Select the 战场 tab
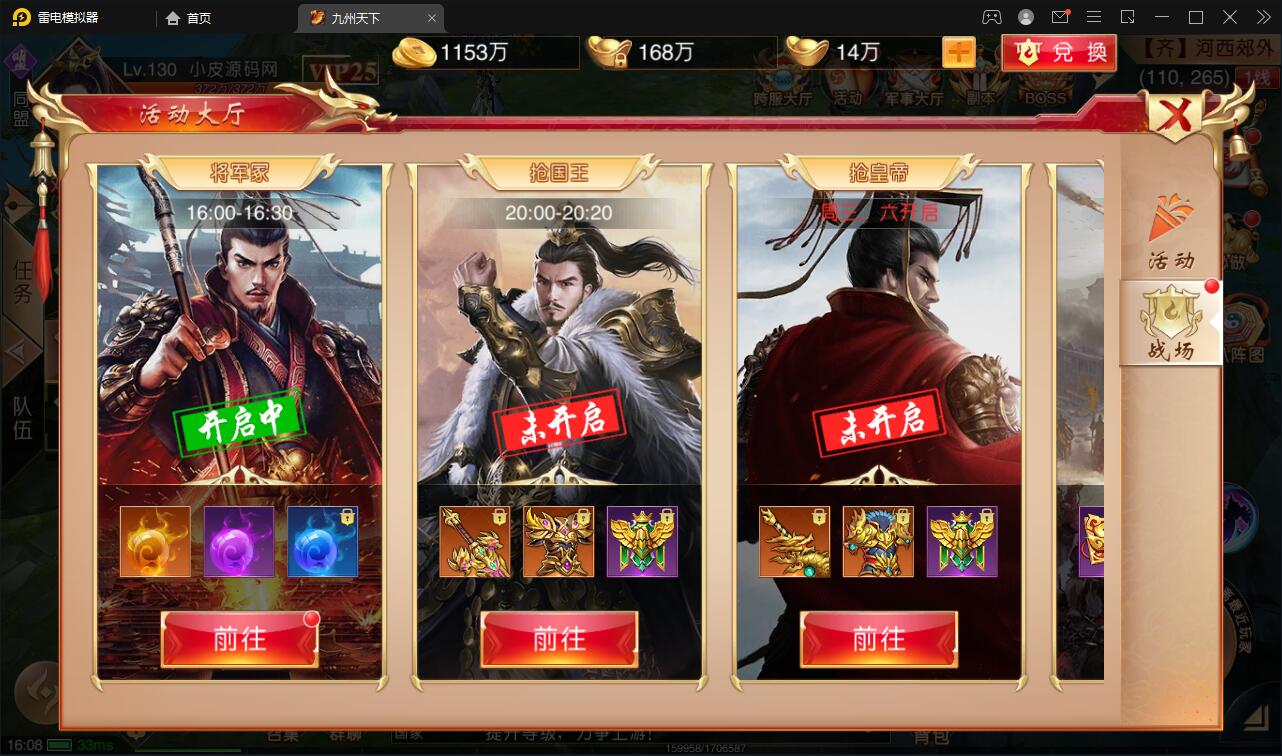The height and width of the screenshot is (756, 1282). coord(1171,323)
